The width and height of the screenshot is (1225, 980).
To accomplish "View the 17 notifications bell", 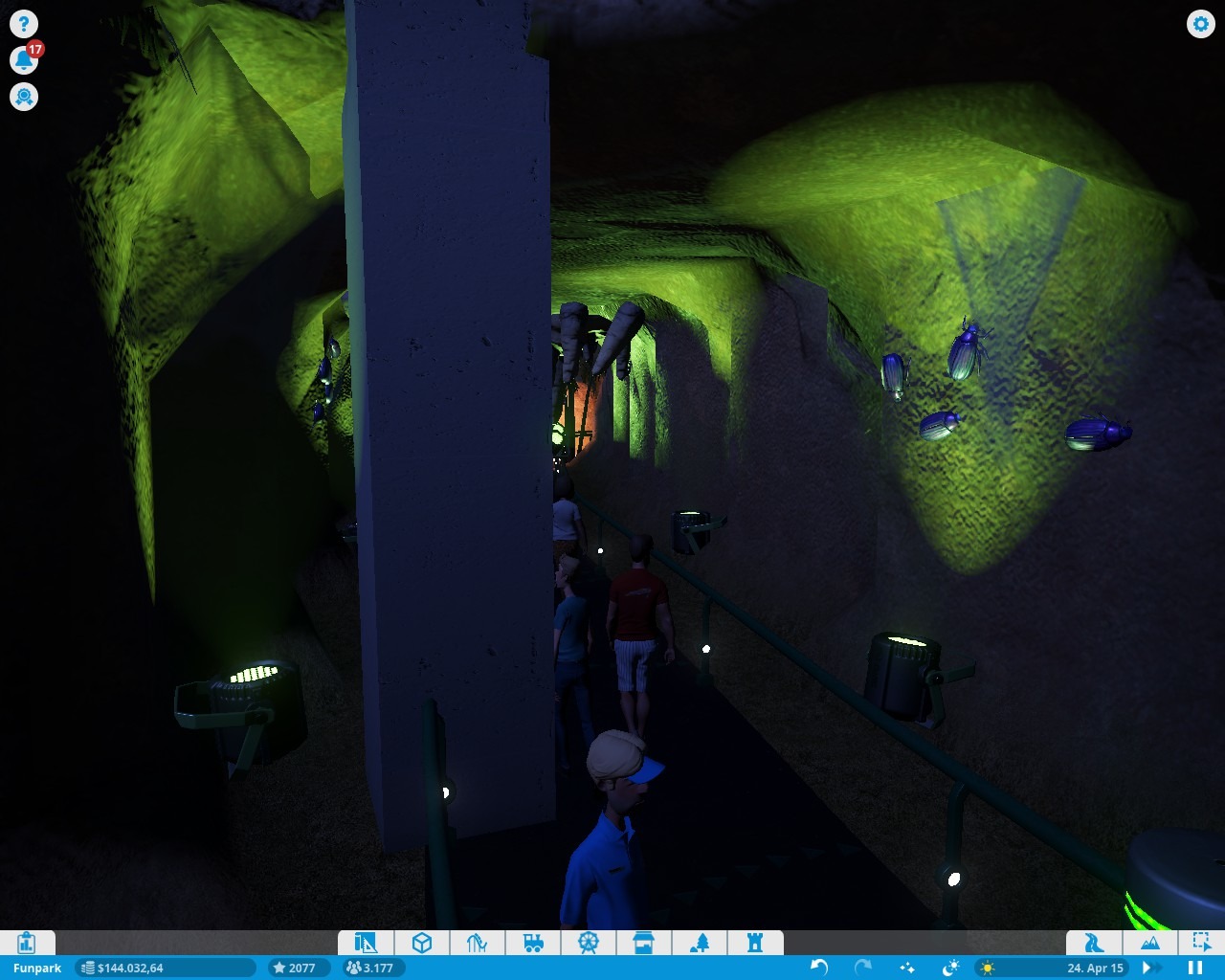I will coord(24,60).
